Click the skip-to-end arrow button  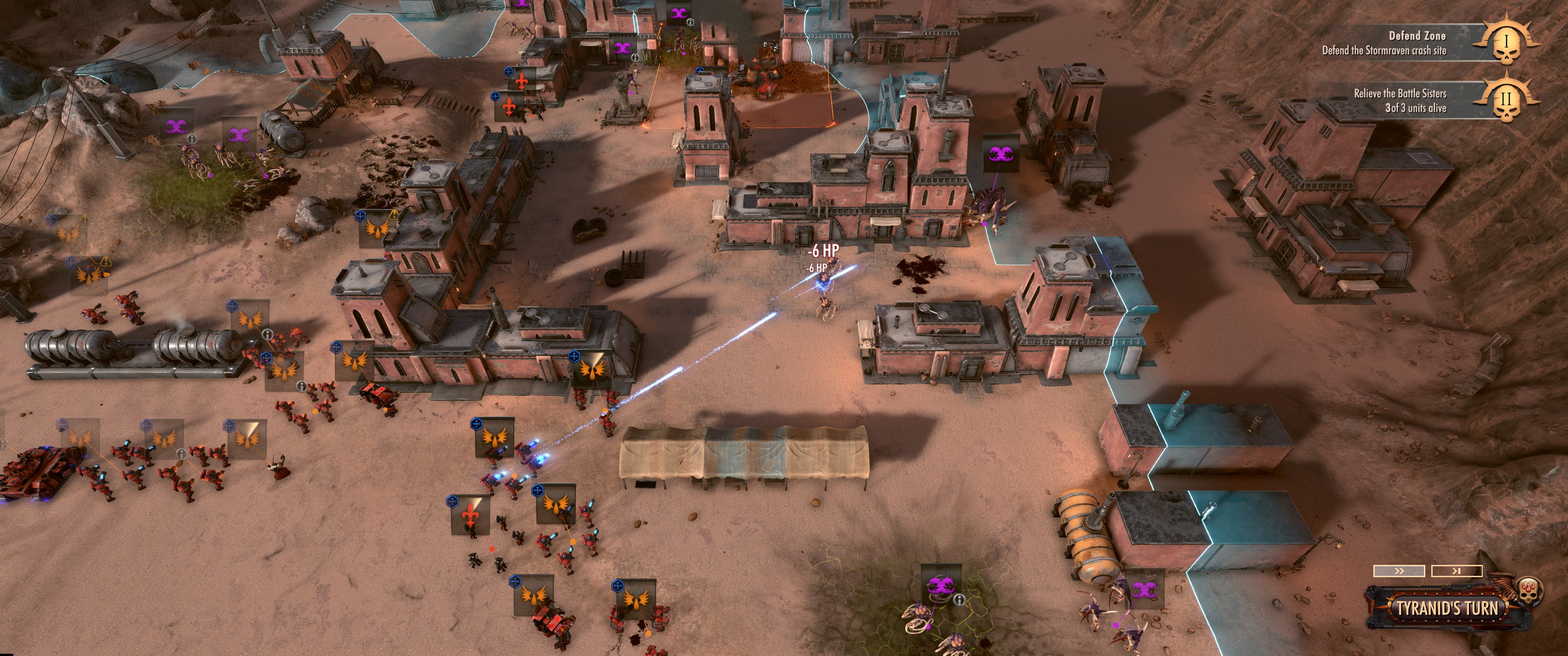[1456, 571]
